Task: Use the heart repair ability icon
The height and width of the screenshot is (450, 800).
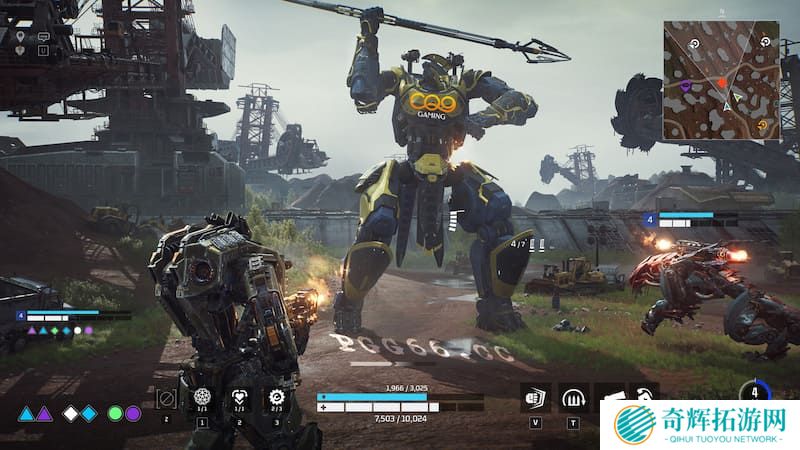Action: 240,398
